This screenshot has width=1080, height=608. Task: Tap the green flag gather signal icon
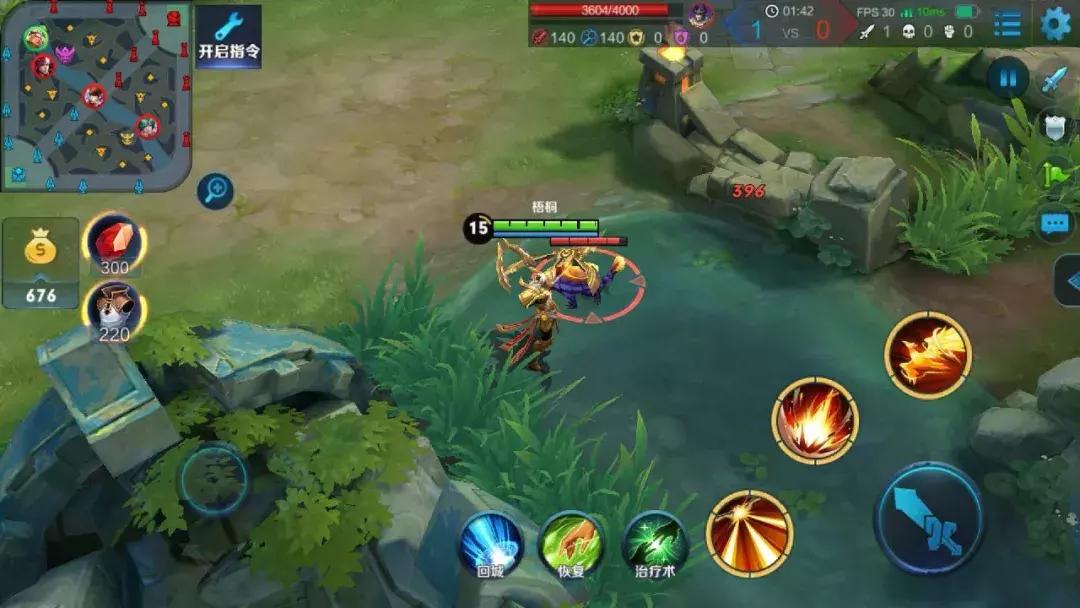pos(1055,174)
